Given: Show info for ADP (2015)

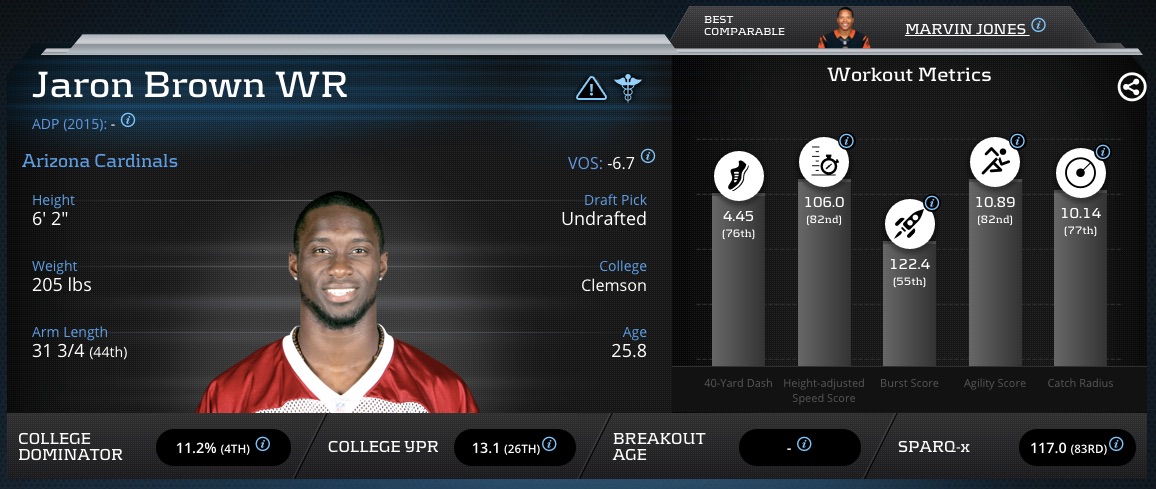Looking at the screenshot, I should (x=128, y=120).
